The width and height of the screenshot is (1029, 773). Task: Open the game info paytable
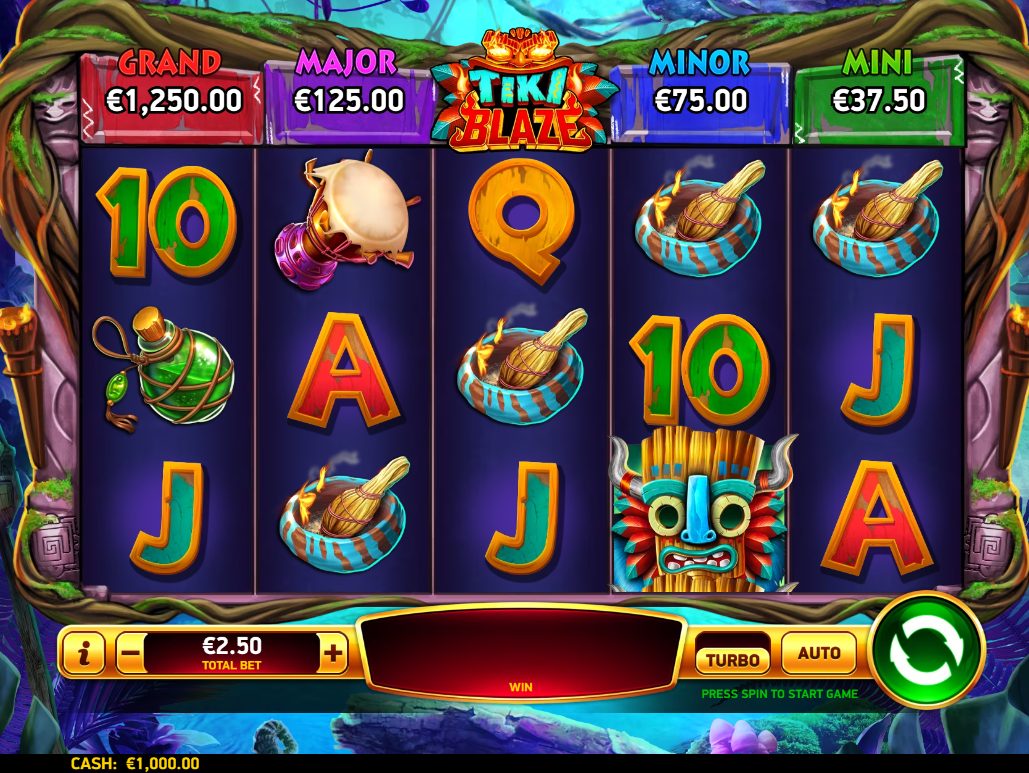pos(85,655)
